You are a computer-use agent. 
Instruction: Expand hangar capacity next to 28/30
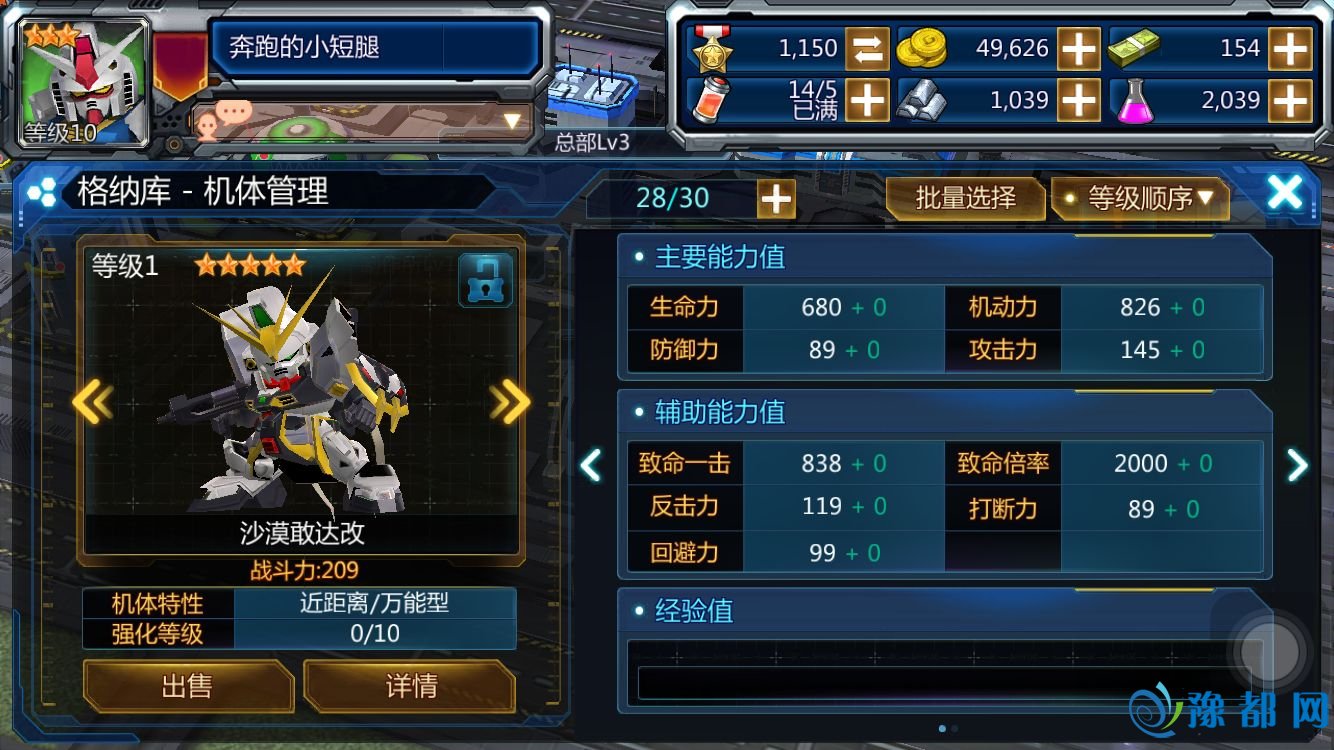(x=776, y=198)
